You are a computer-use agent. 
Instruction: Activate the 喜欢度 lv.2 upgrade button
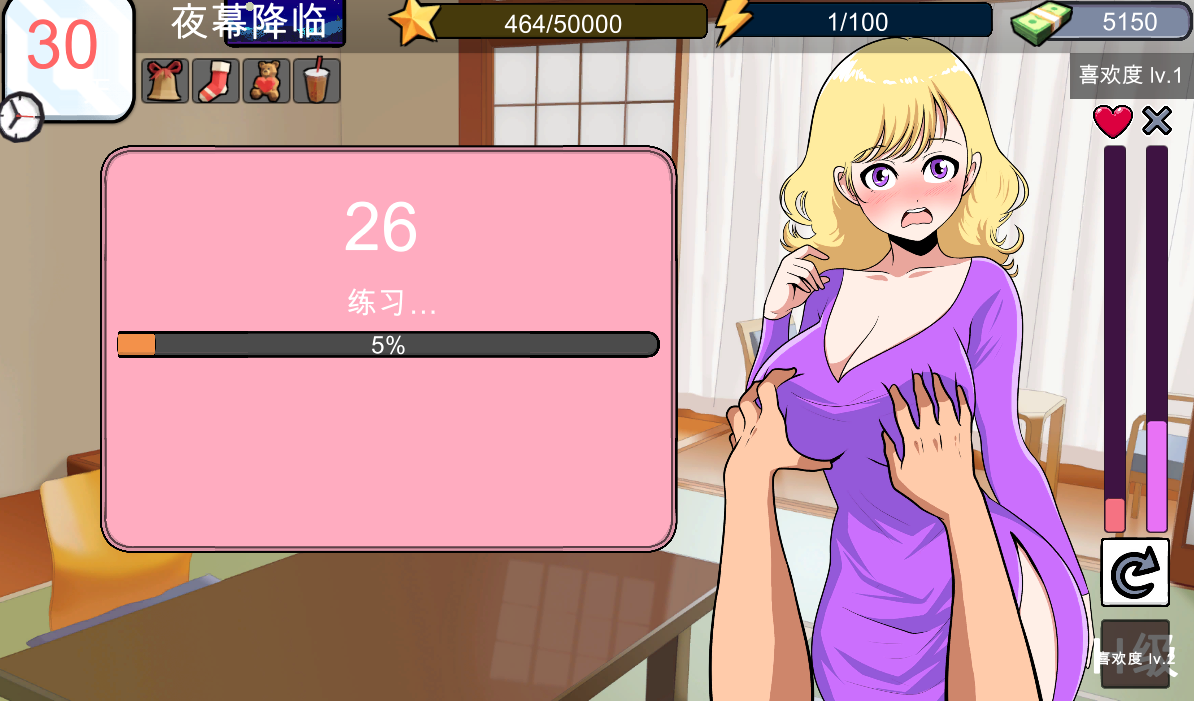(1135, 655)
